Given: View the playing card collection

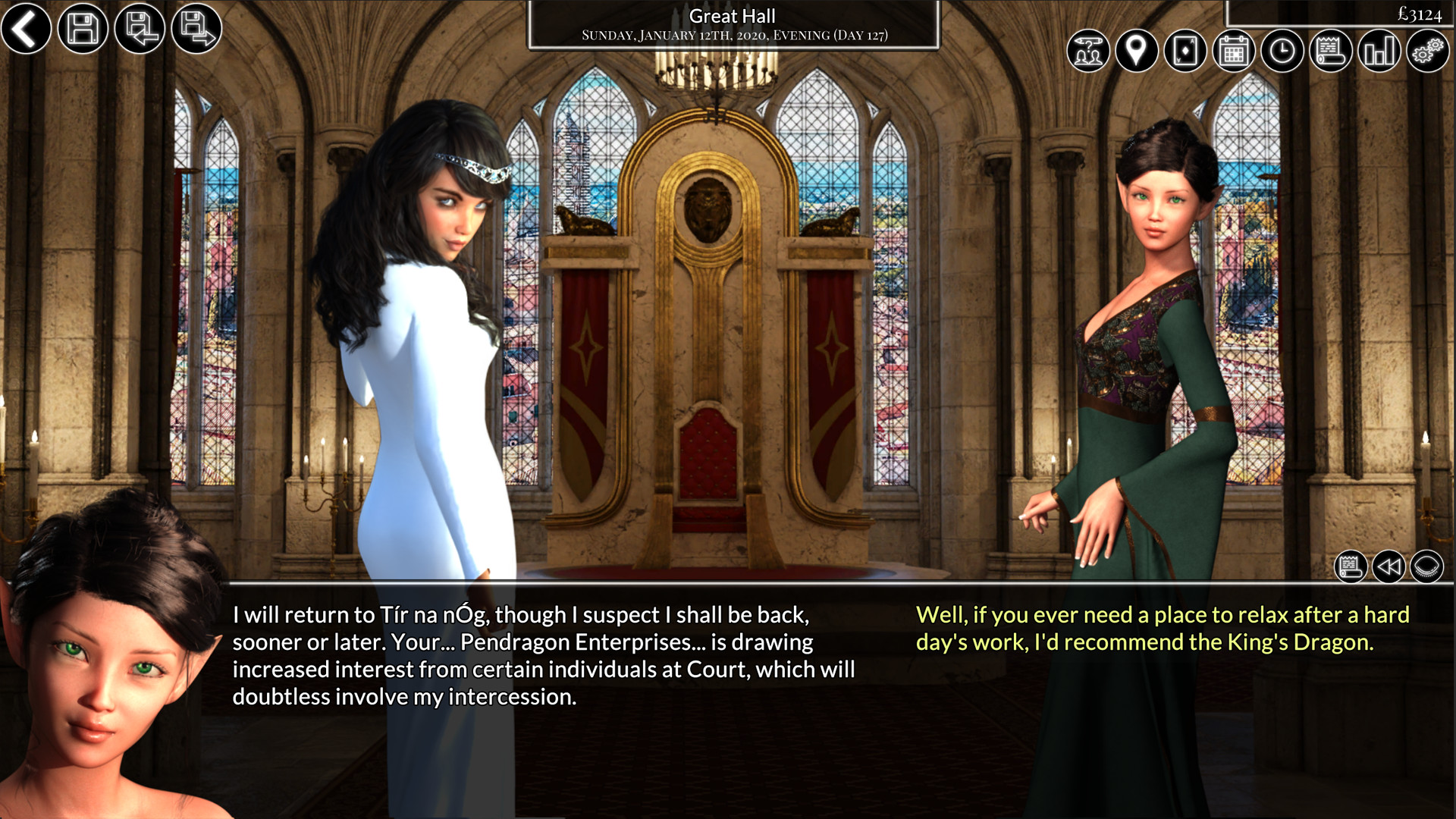Looking at the screenshot, I should pos(1185,52).
